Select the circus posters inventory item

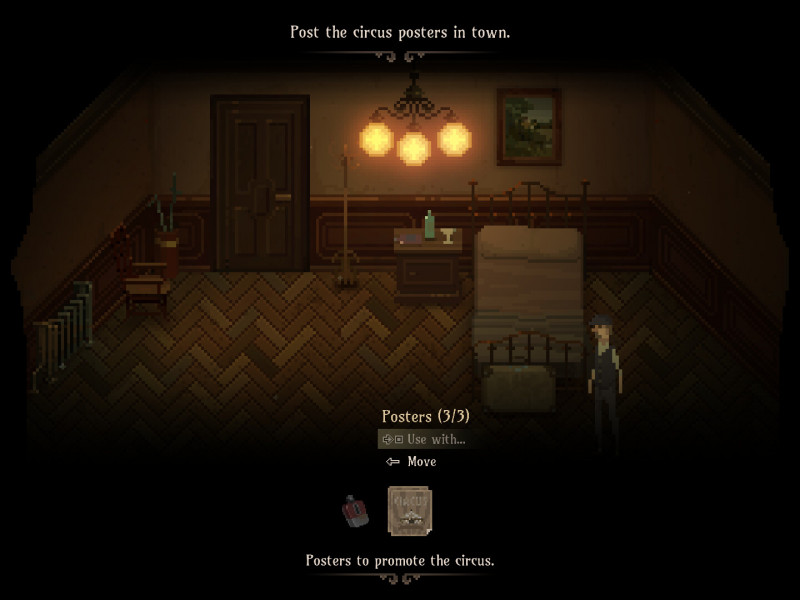tap(409, 511)
